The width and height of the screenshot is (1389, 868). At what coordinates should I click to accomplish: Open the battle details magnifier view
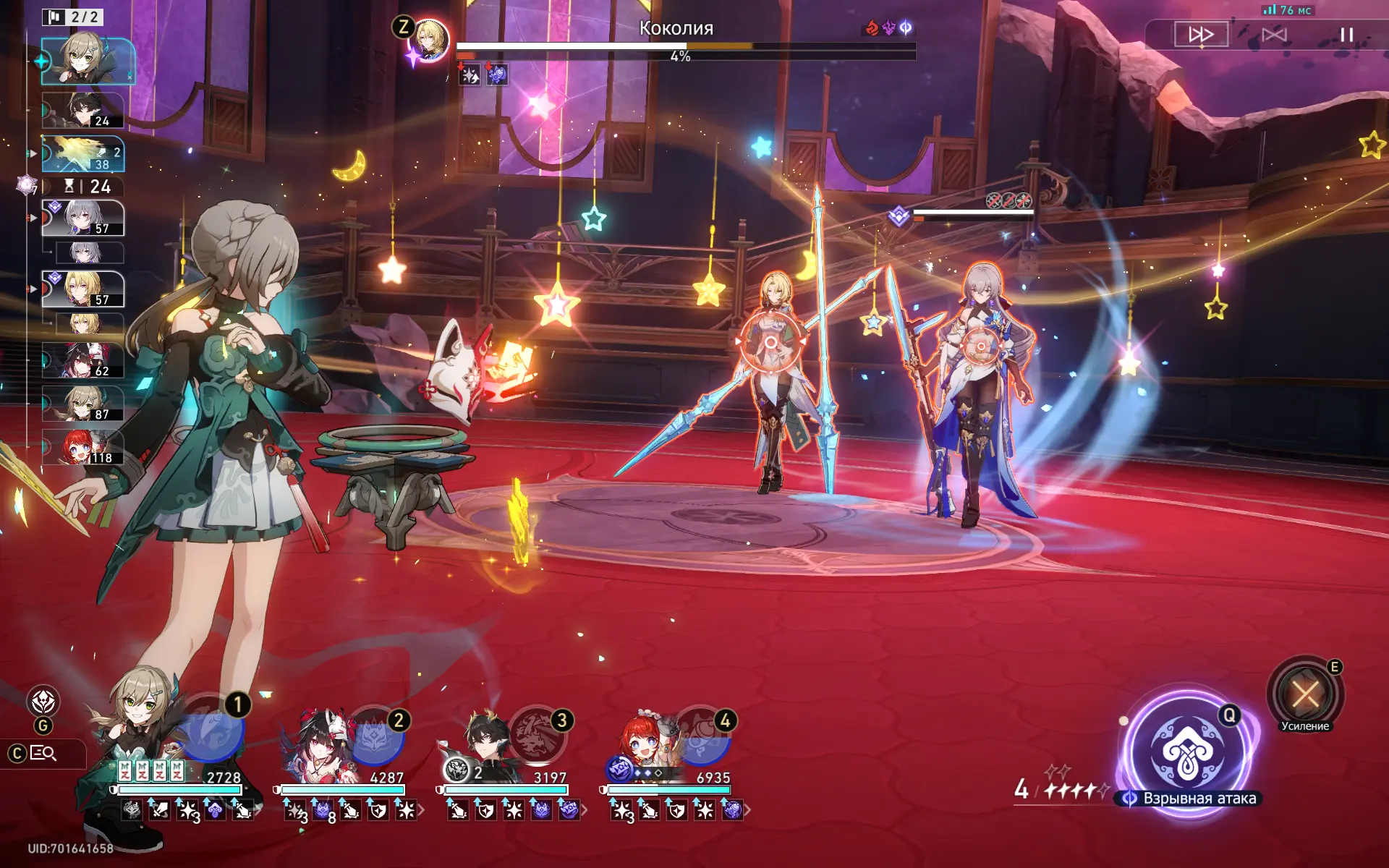43,754
